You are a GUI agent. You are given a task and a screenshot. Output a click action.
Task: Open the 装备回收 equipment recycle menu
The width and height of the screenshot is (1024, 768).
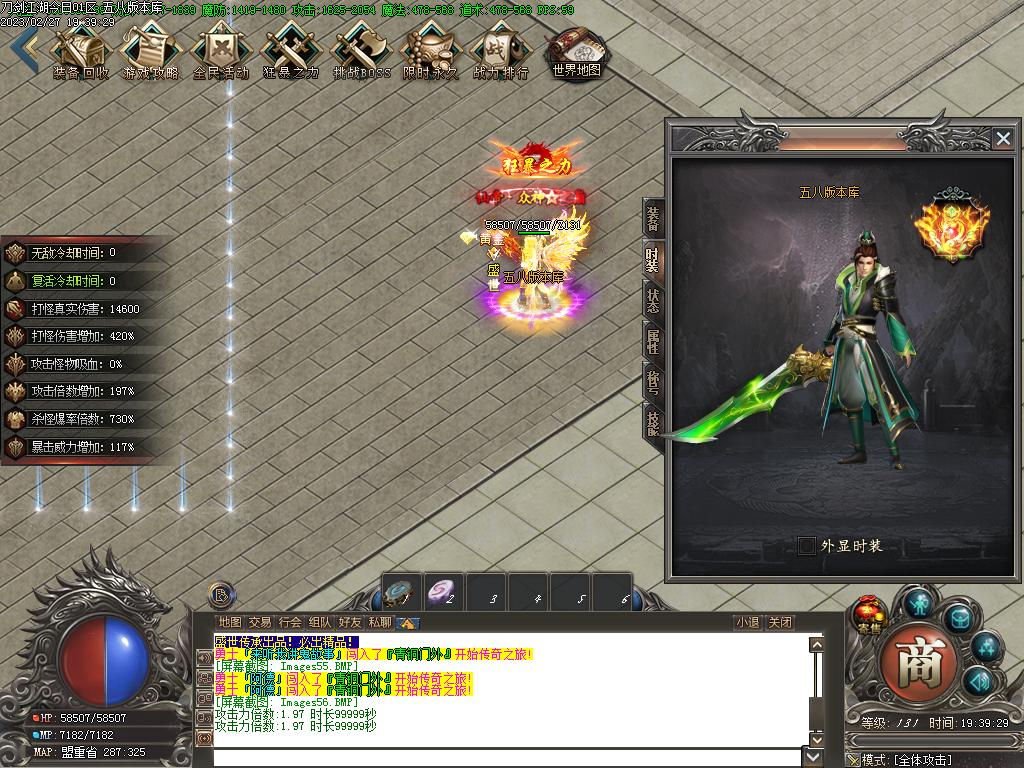(80, 50)
